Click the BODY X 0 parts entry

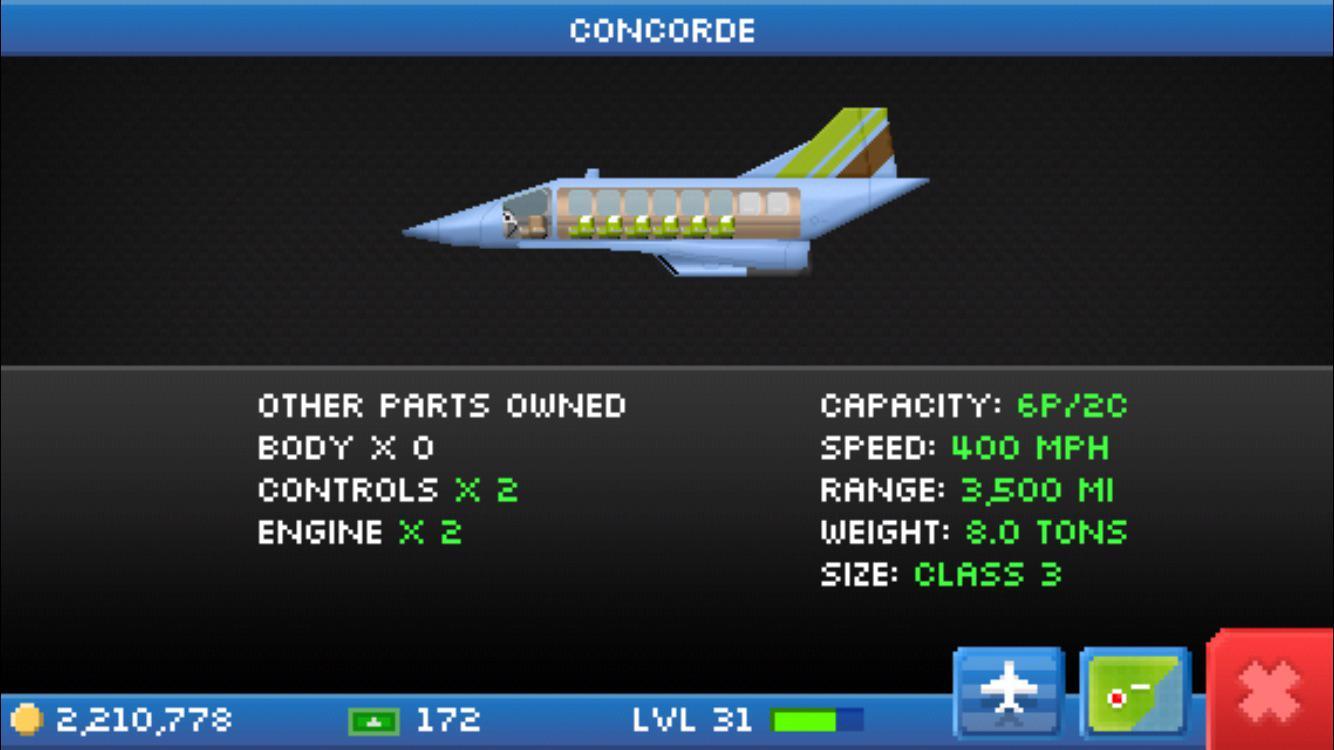[345, 448]
